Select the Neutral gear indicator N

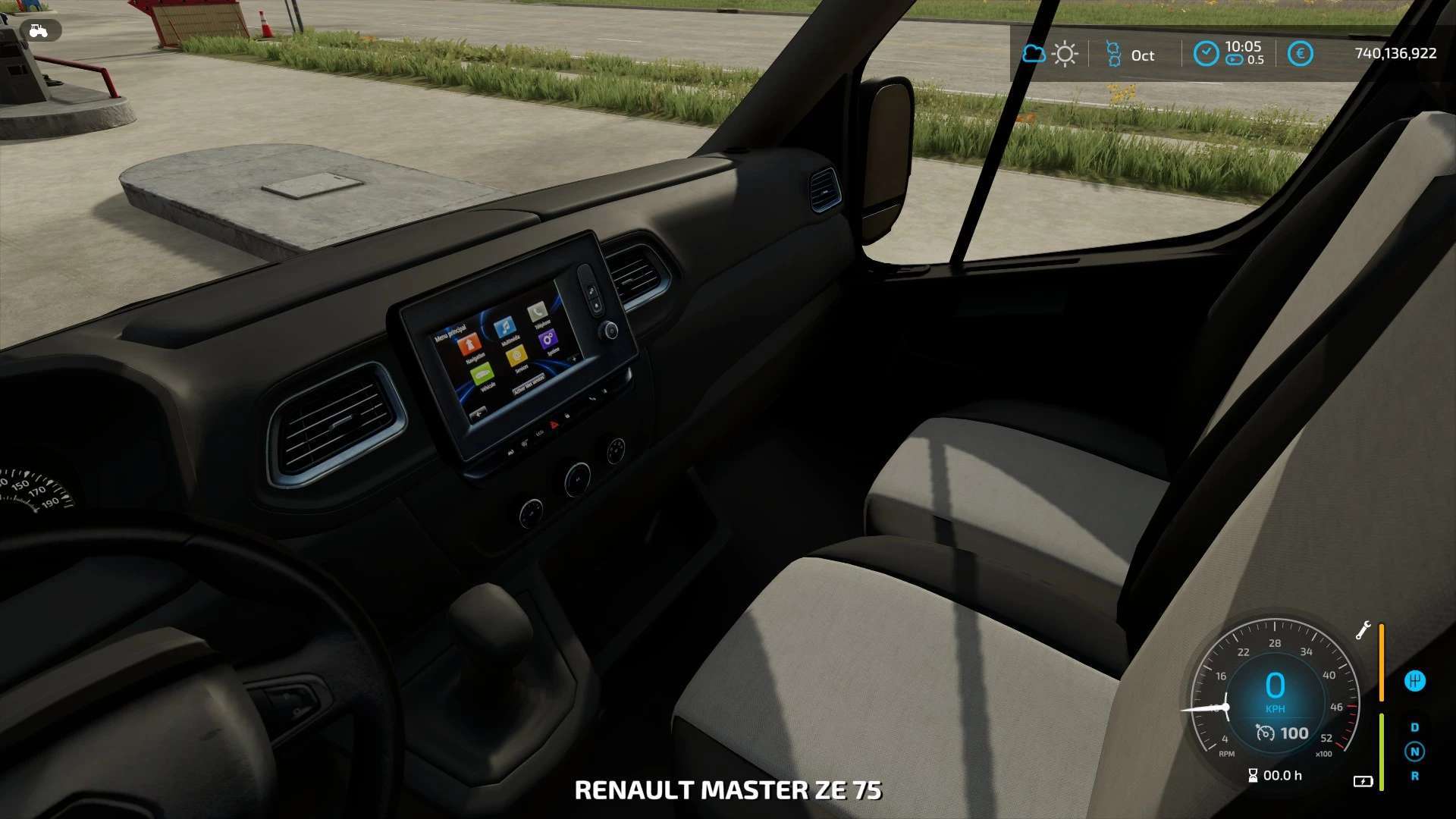[x=1414, y=752]
